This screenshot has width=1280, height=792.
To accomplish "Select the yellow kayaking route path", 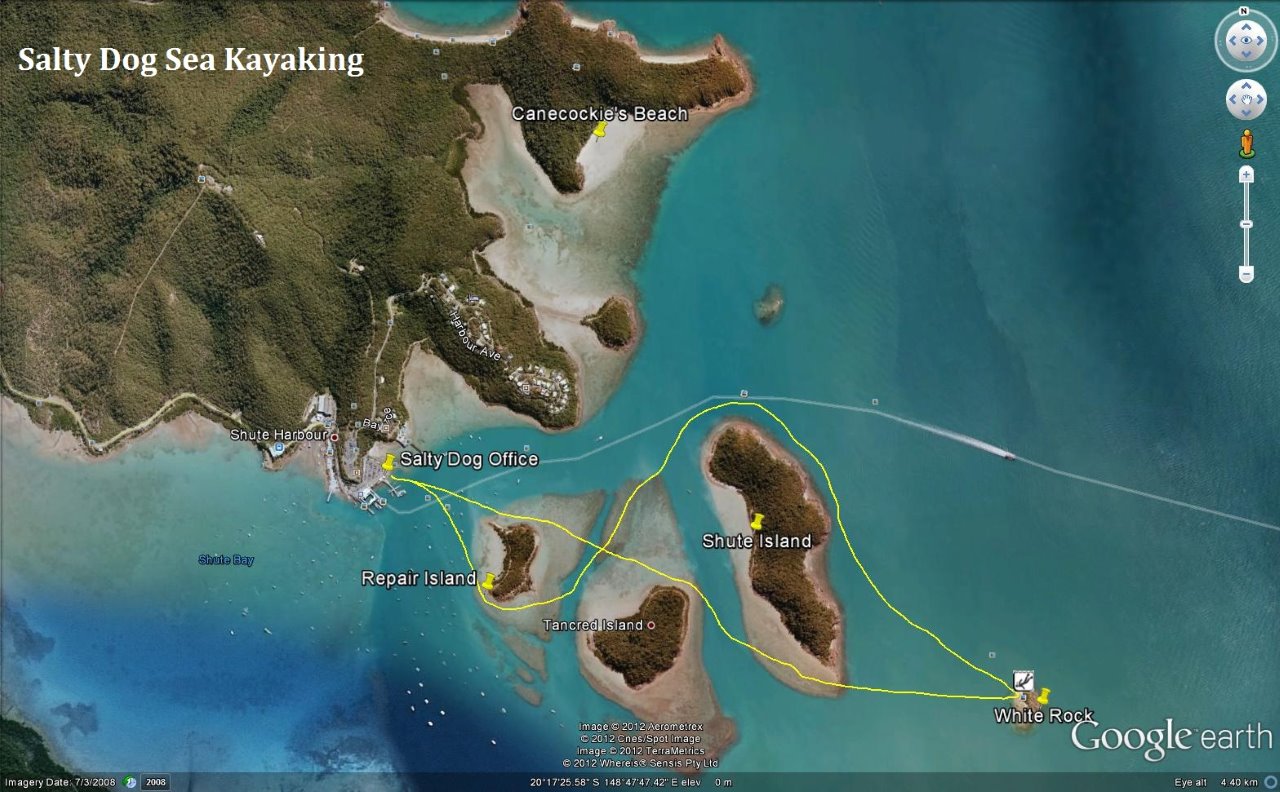I will (744, 402).
